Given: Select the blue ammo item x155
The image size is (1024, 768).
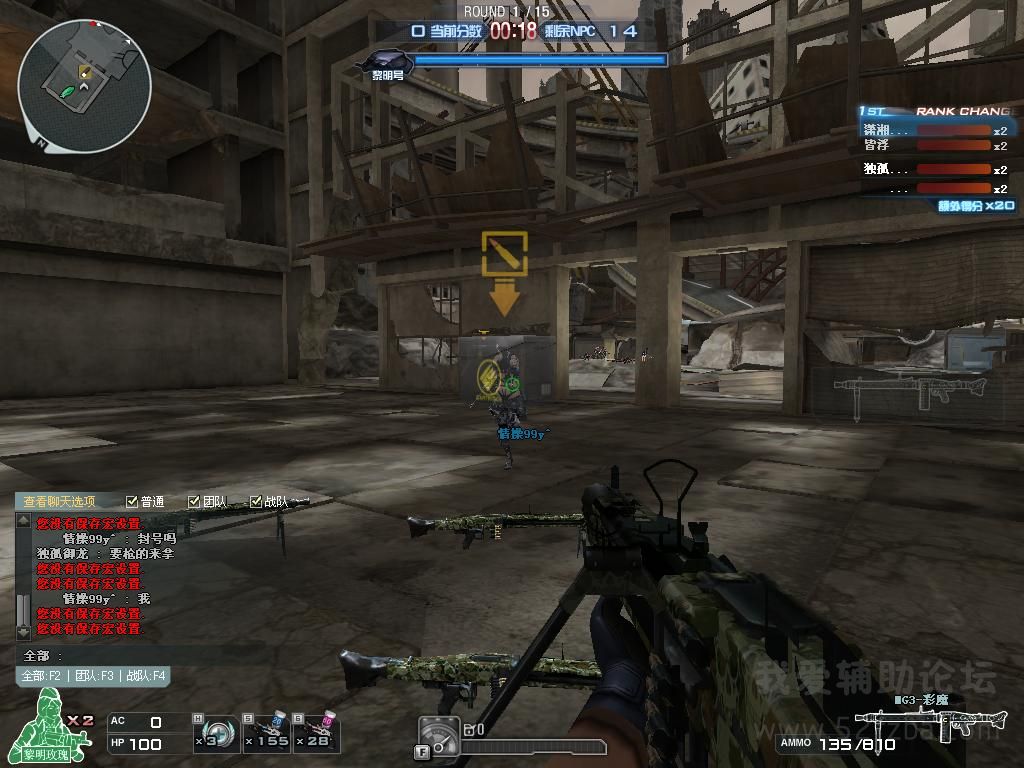Looking at the screenshot, I should (x=267, y=733).
